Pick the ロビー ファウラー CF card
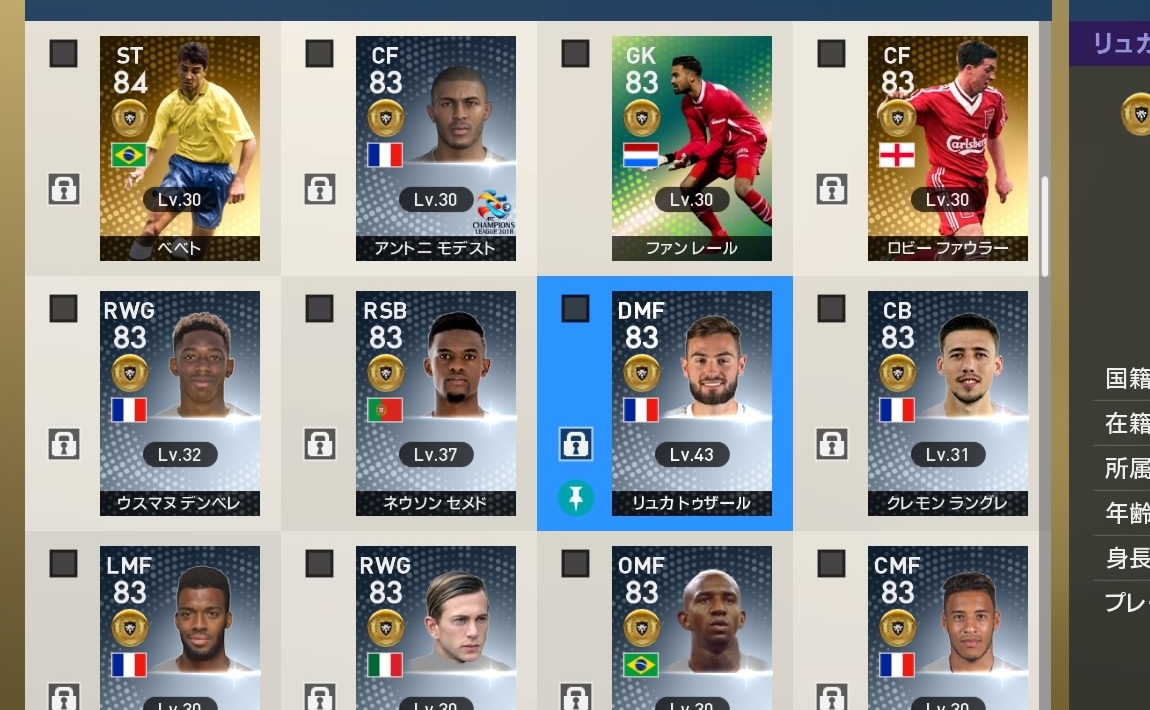 (x=948, y=148)
